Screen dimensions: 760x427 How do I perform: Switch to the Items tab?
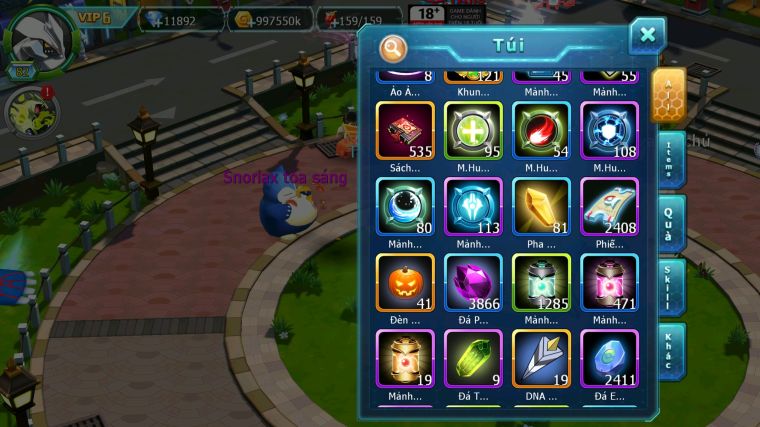coord(671,158)
